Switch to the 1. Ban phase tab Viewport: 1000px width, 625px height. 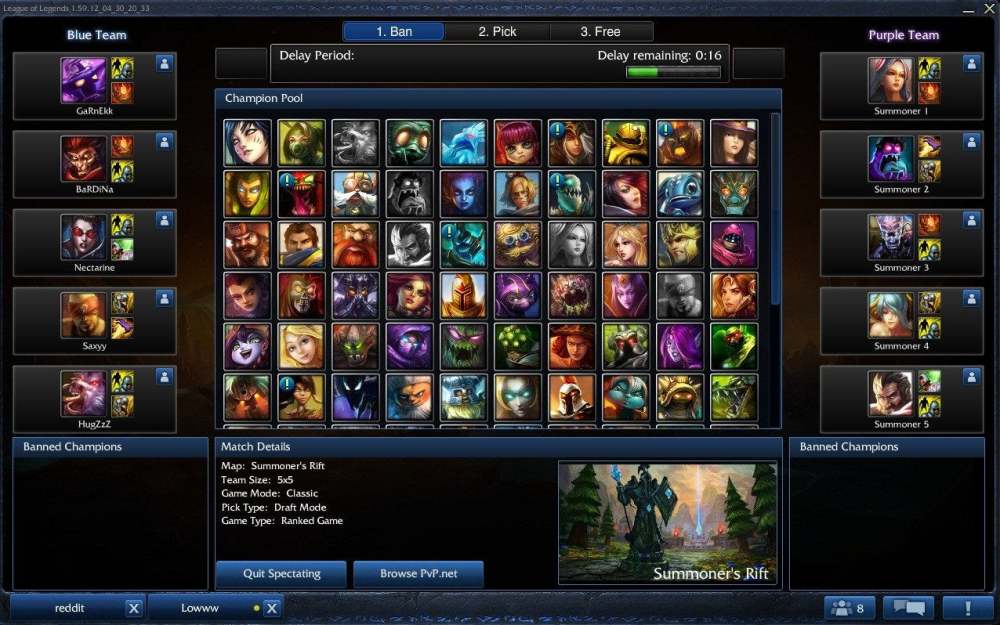tap(394, 32)
